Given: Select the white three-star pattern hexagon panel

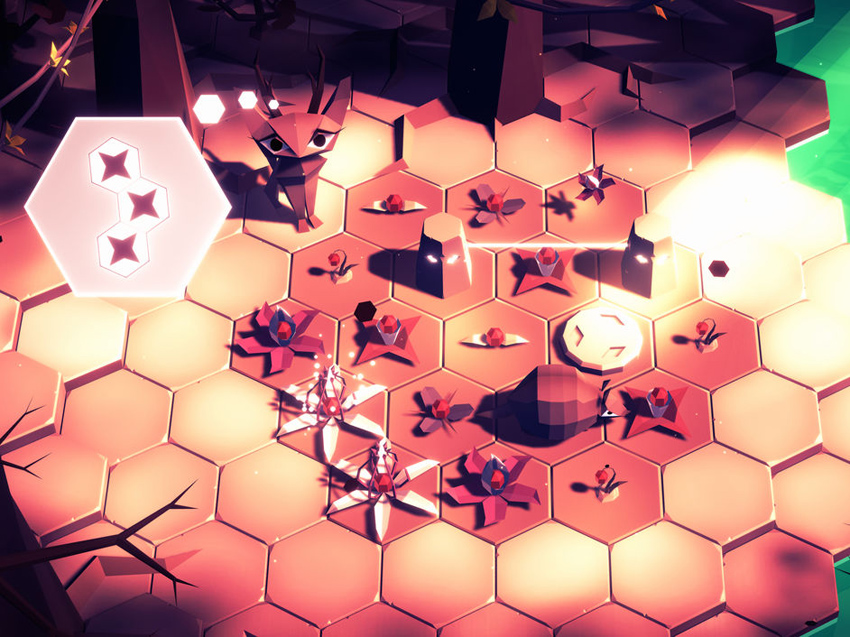Looking at the screenshot, I should (x=127, y=206).
